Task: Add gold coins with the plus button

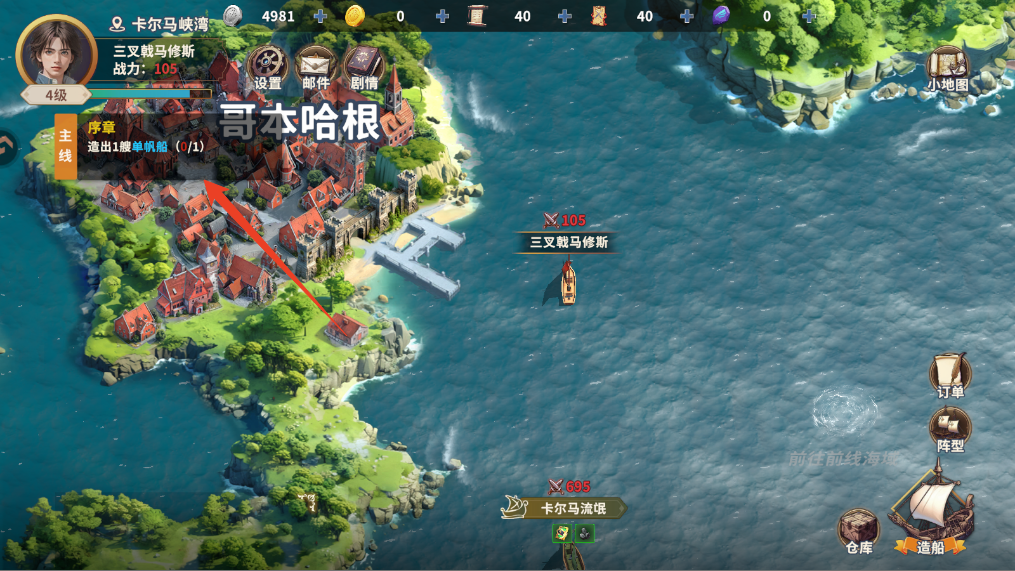Action: pos(442,16)
